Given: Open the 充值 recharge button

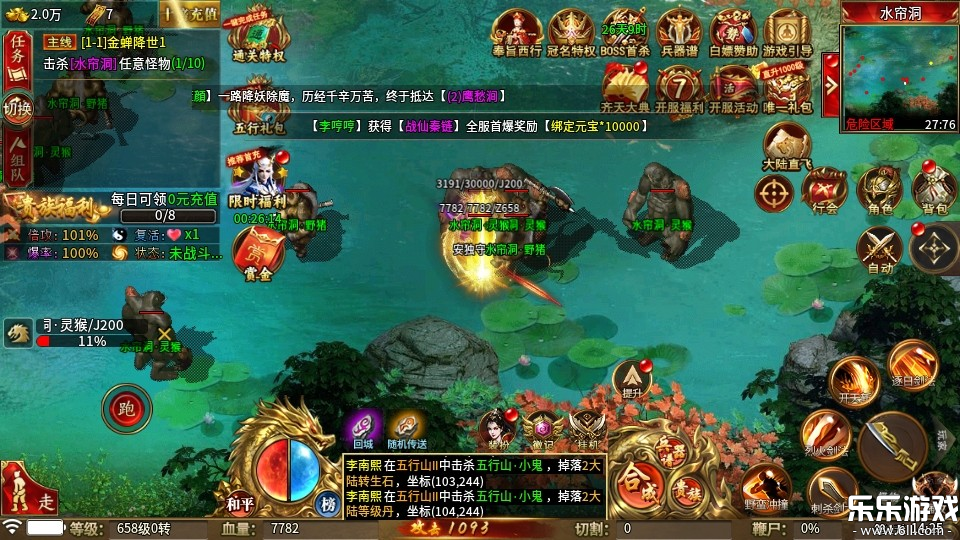Looking at the screenshot, I should pyautogui.click(x=190, y=14).
